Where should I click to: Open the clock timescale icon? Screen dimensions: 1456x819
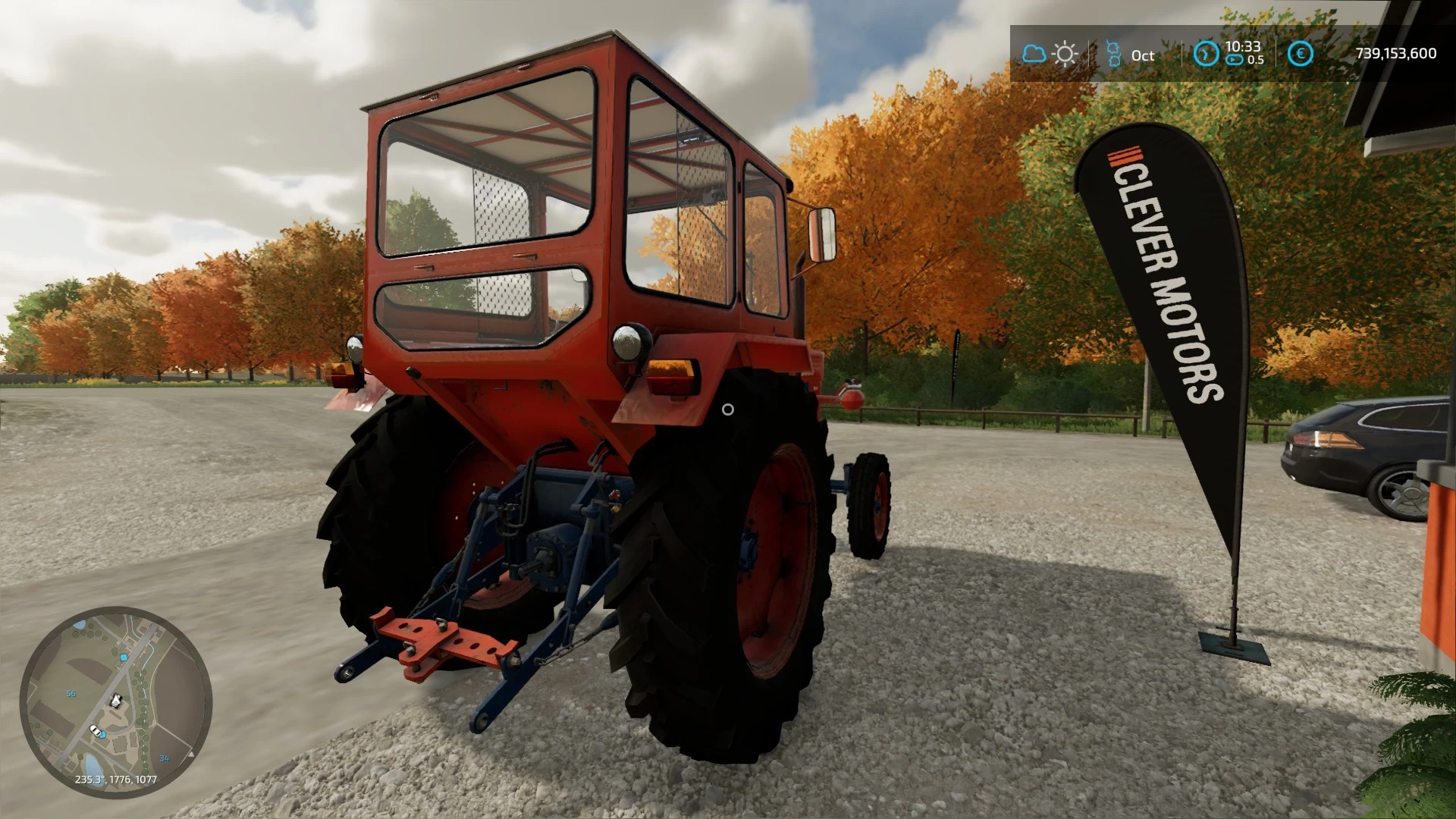[1207, 54]
